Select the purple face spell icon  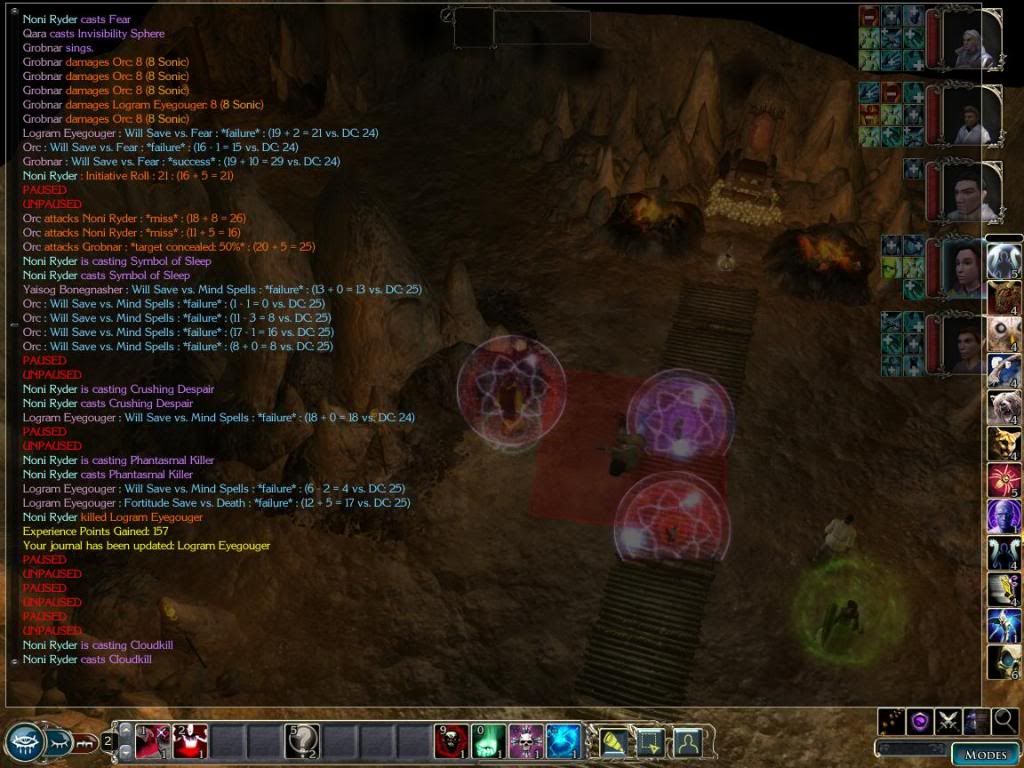(x=1003, y=517)
